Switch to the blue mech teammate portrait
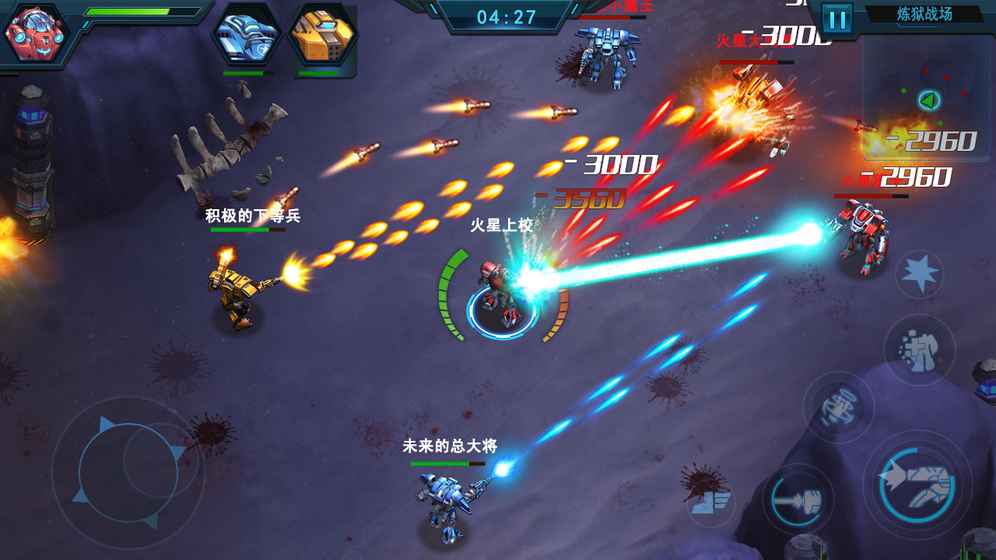 (246, 35)
